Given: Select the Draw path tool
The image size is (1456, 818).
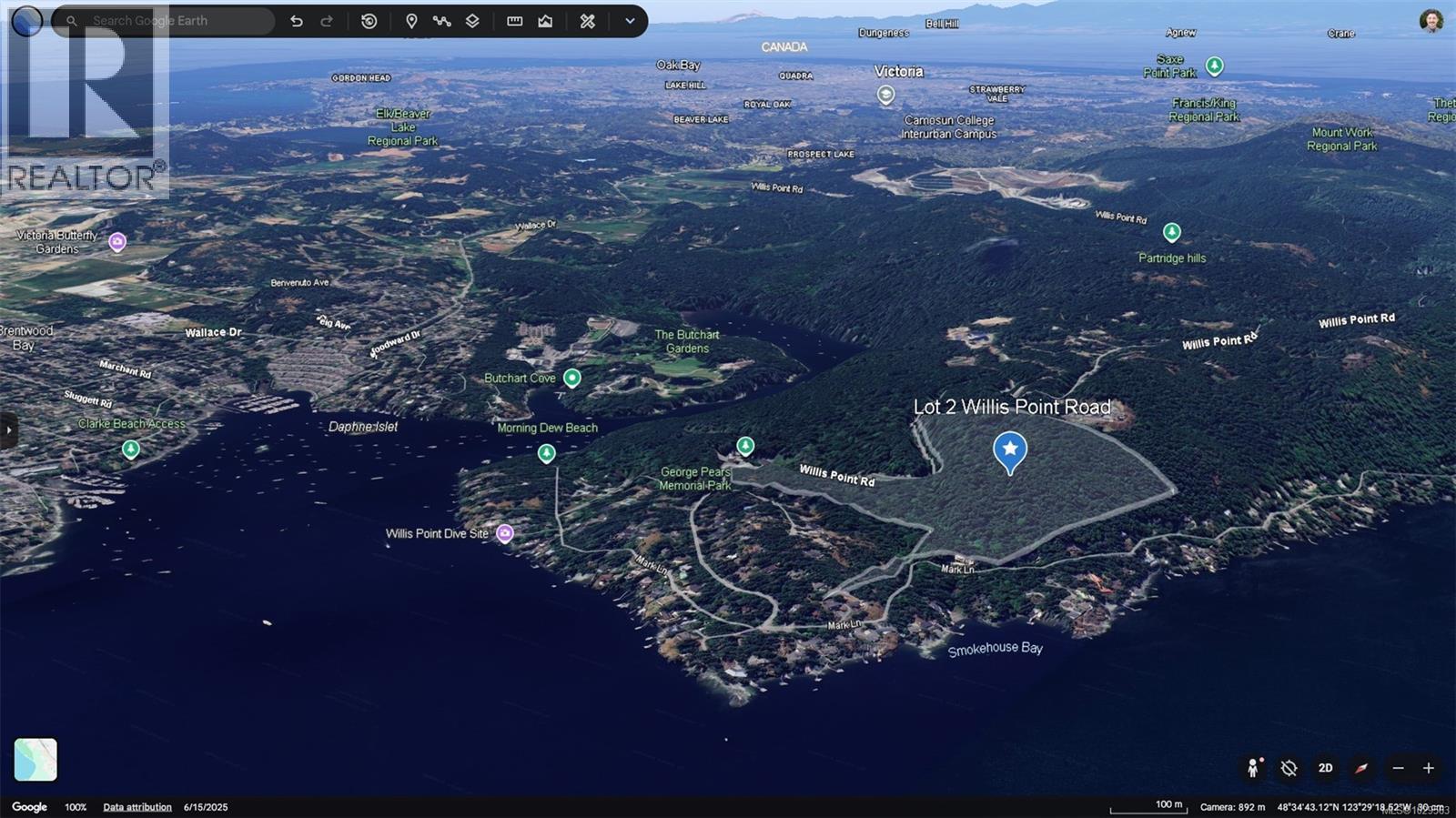Looking at the screenshot, I should pos(442,20).
